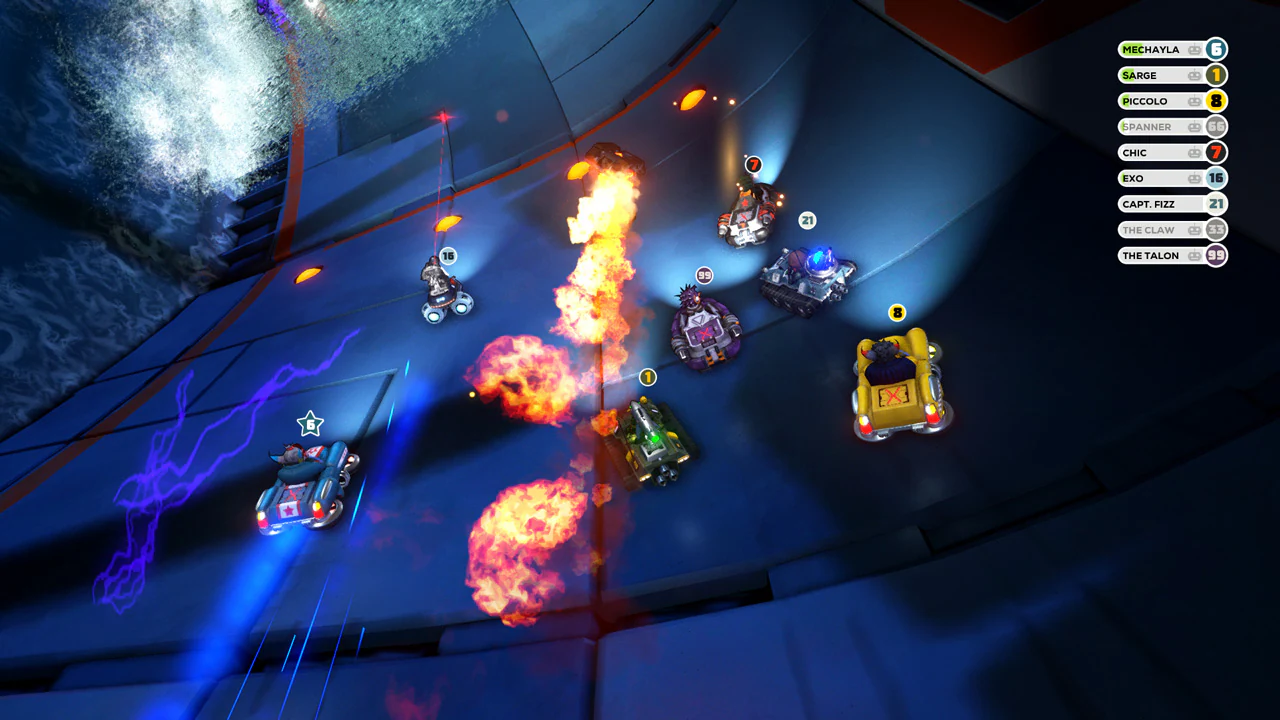Click THE CLAW's greyed robot icon
The image size is (1280, 720).
pyautogui.click(x=1194, y=229)
